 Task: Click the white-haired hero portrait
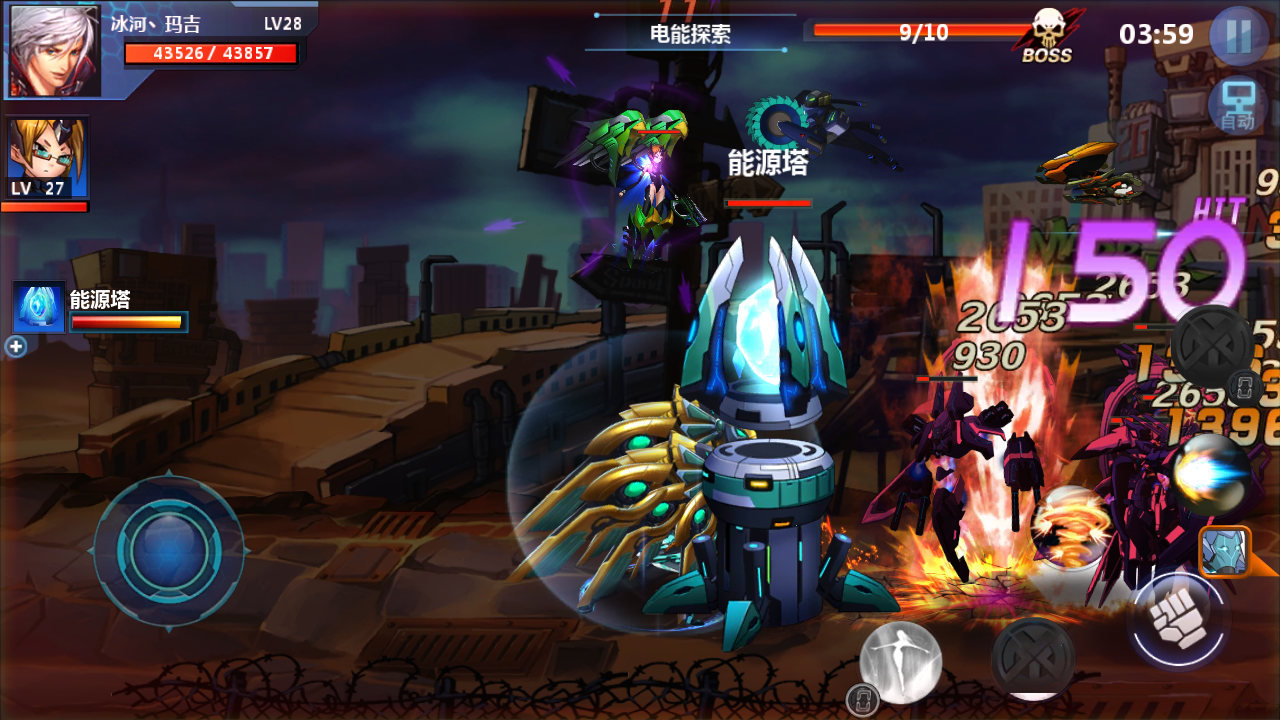[x=55, y=50]
